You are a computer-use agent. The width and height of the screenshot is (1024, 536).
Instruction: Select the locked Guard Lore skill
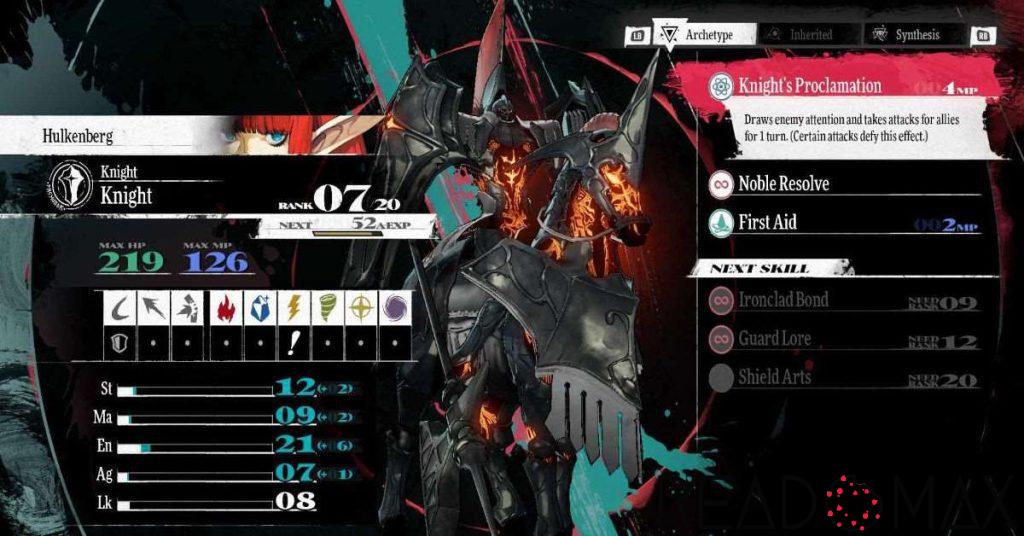pos(775,339)
